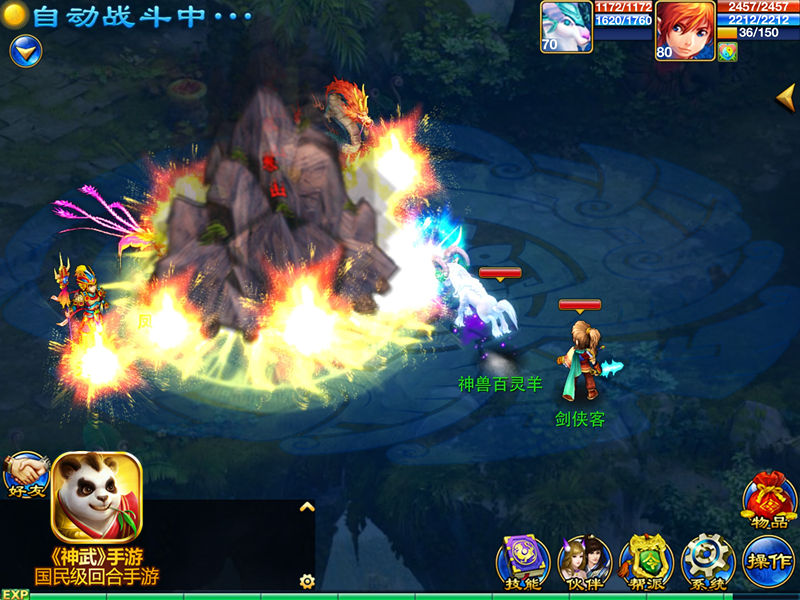The image size is (800, 600).
Task: Select the pet goat portrait, level 70
Action: click(566, 27)
